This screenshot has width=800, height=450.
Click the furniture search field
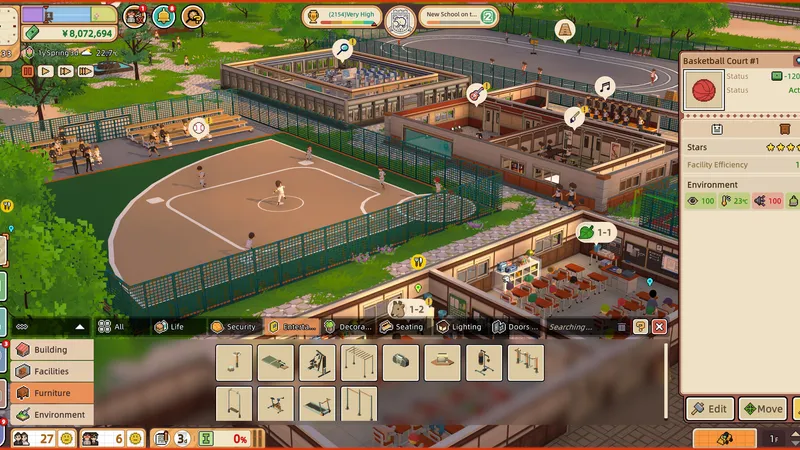tap(576, 327)
